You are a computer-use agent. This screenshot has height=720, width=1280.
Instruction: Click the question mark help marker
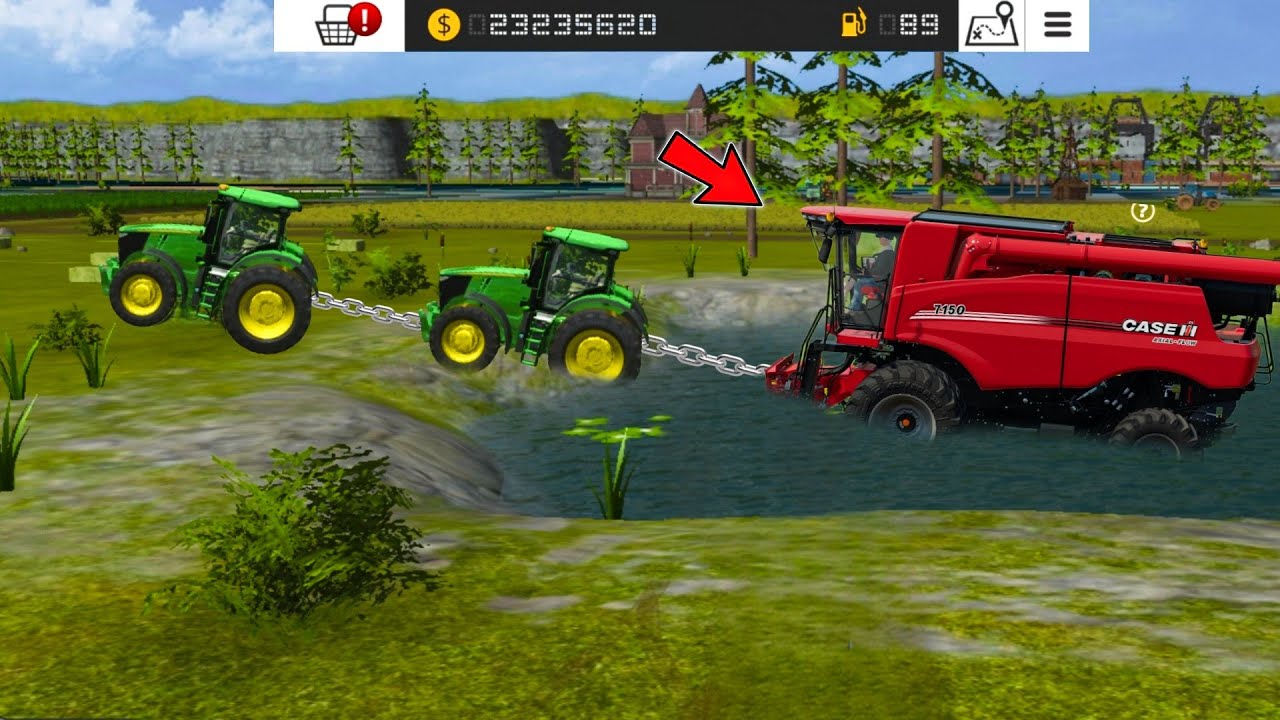[1143, 211]
